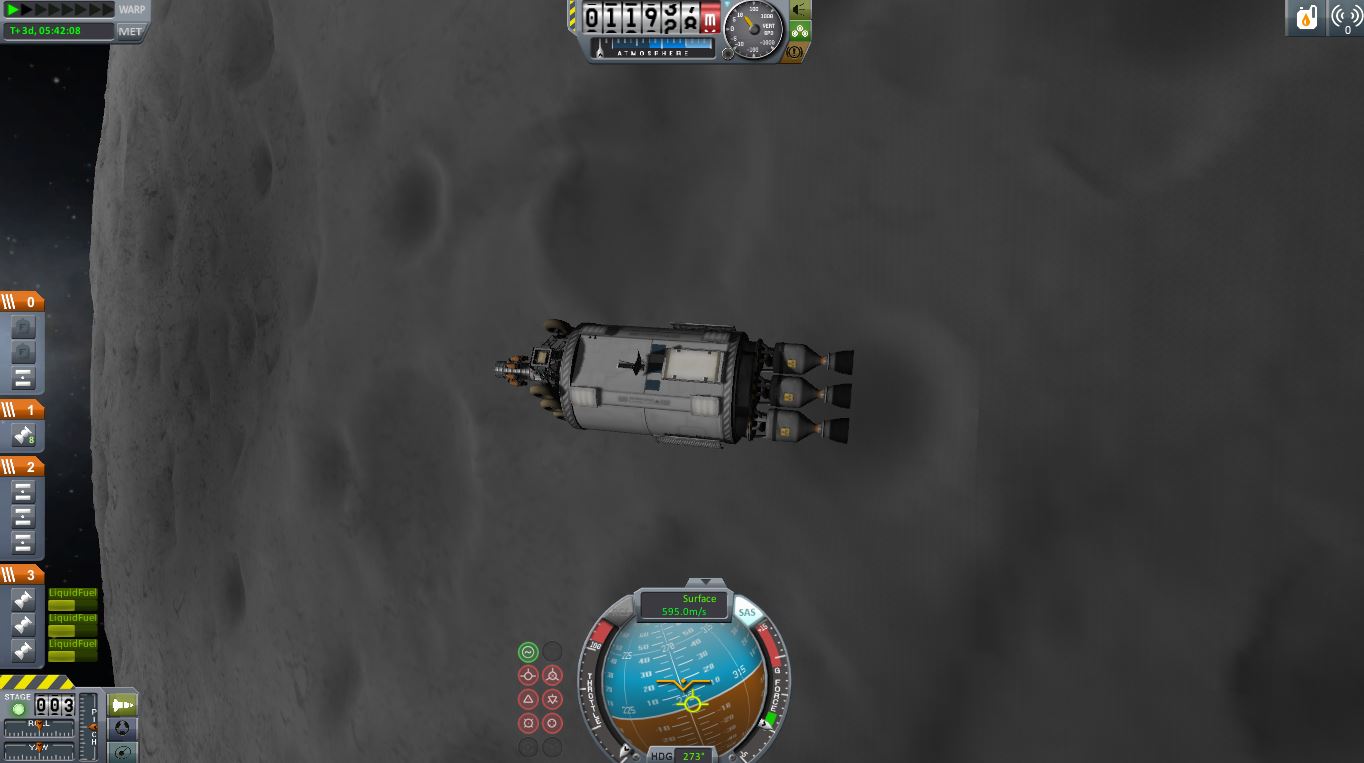The height and width of the screenshot is (763, 1364).
Task: Open the resources panel fuel icon
Action: click(1307, 18)
